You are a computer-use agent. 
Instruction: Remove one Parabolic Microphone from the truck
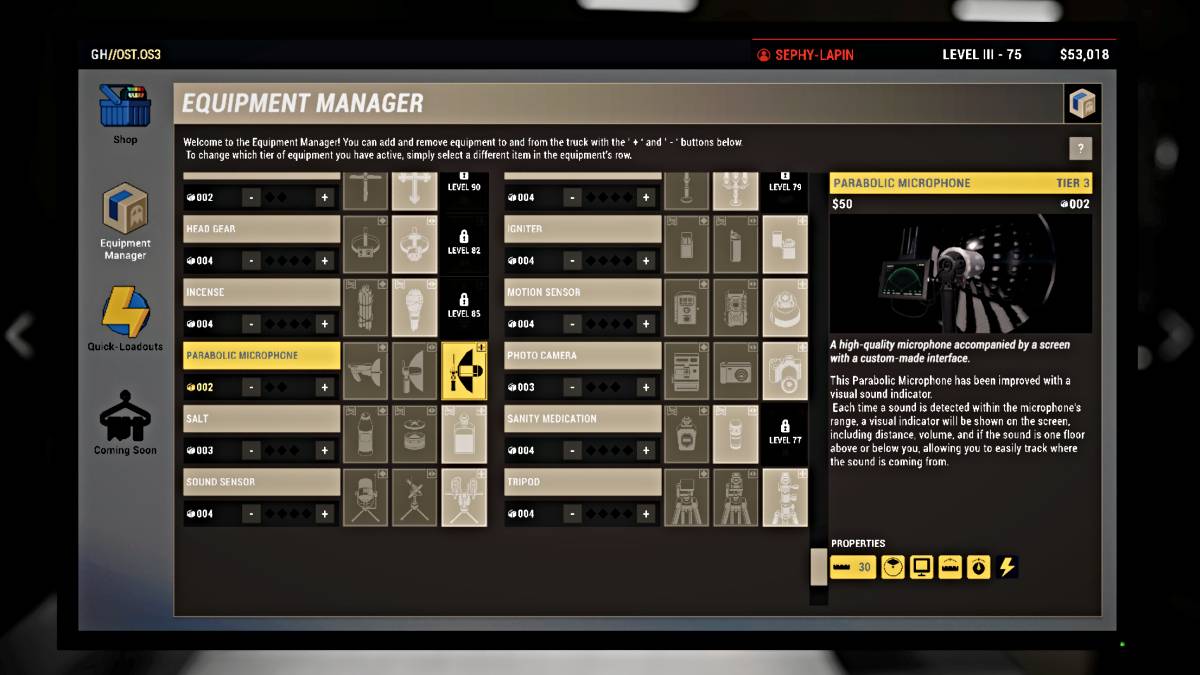pyautogui.click(x=251, y=387)
